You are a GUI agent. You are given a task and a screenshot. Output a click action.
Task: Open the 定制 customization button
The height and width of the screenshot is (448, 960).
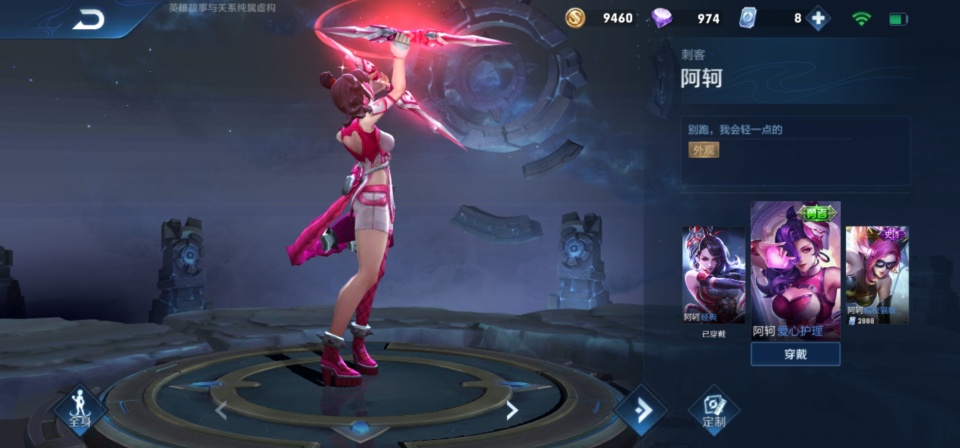pos(714,408)
